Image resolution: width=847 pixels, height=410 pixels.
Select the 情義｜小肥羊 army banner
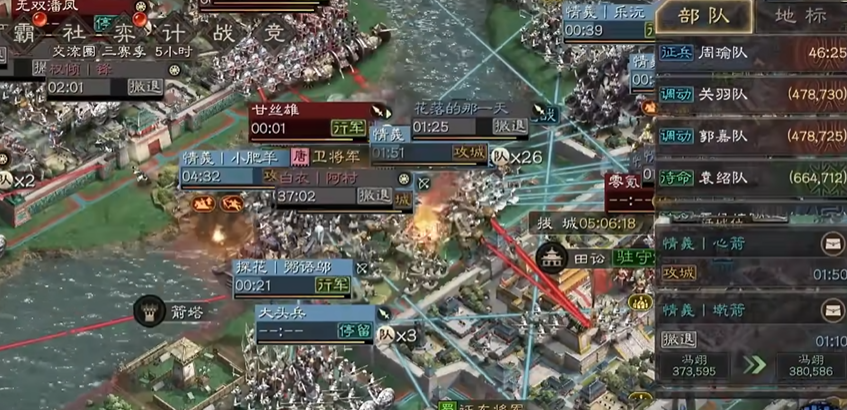click(x=235, y=167)
